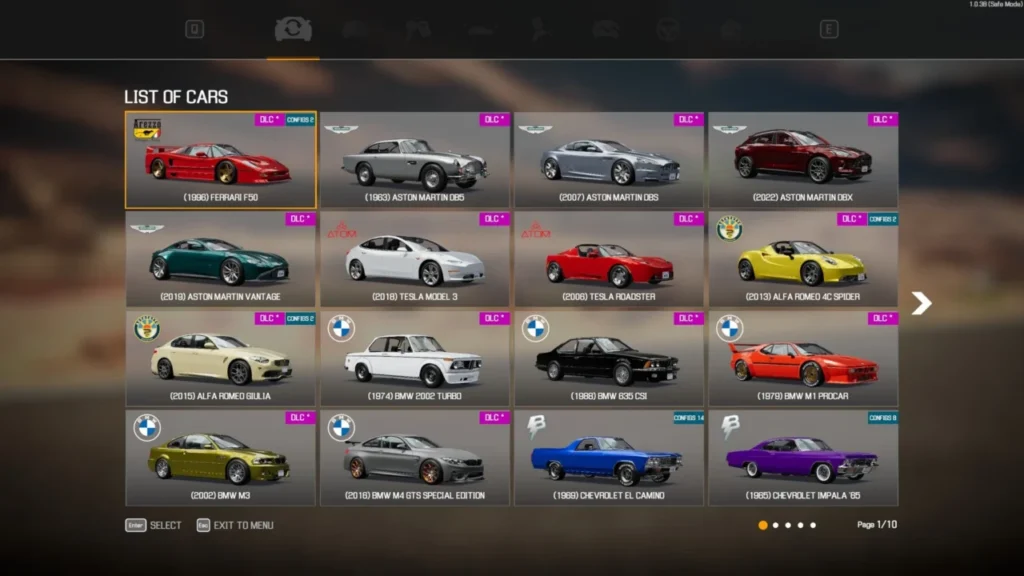This screenshot has height=576, width=1024.
Task: Pick the 2007 Aston Martin DBS tile
Action: point(609,160)
